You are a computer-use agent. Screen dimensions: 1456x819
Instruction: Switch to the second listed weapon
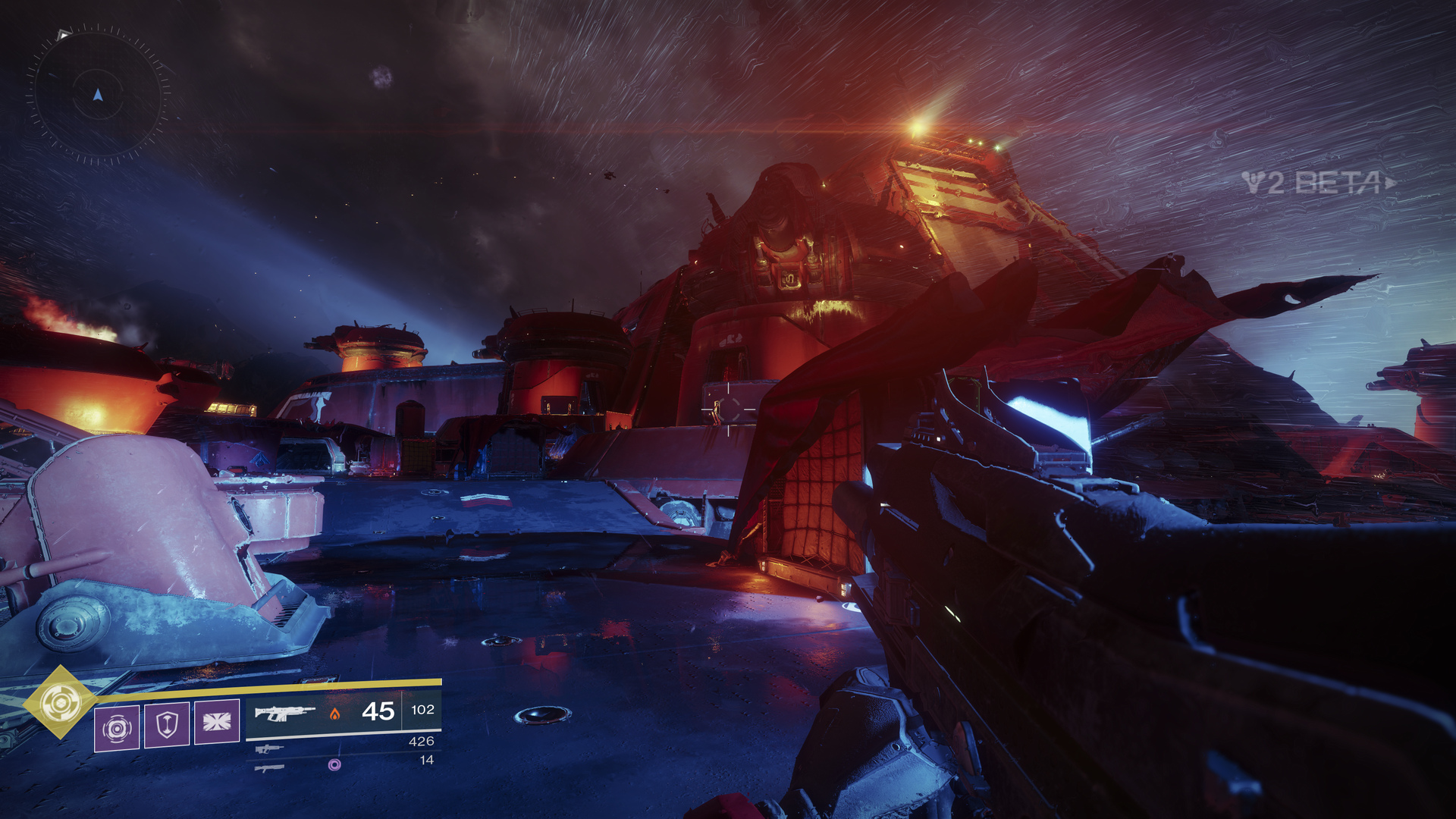pyautogui.click(x=269, y=748)
